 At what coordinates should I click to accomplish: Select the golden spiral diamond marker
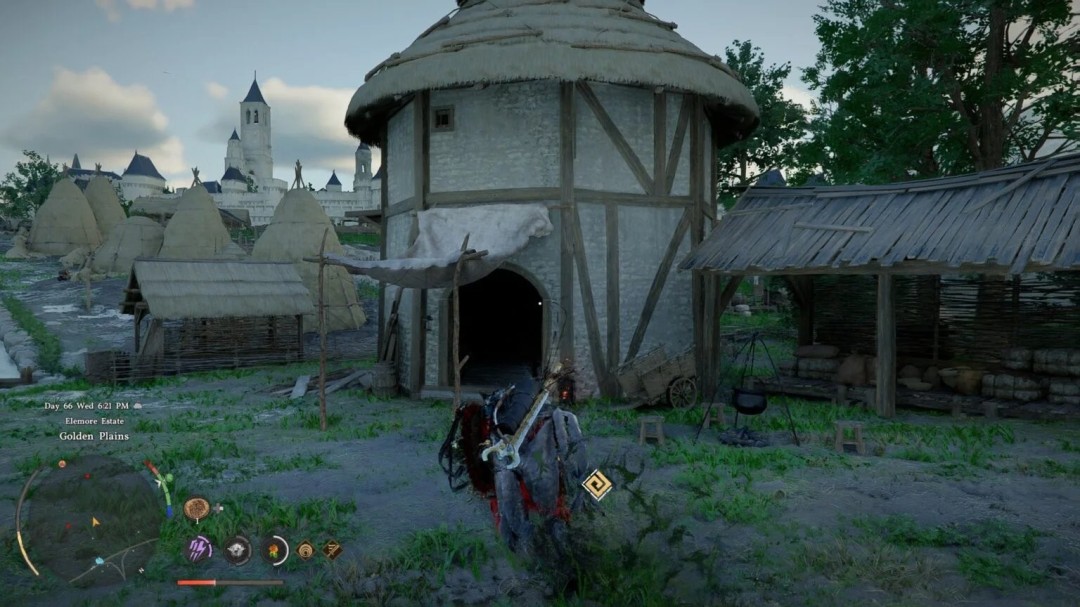597,484
